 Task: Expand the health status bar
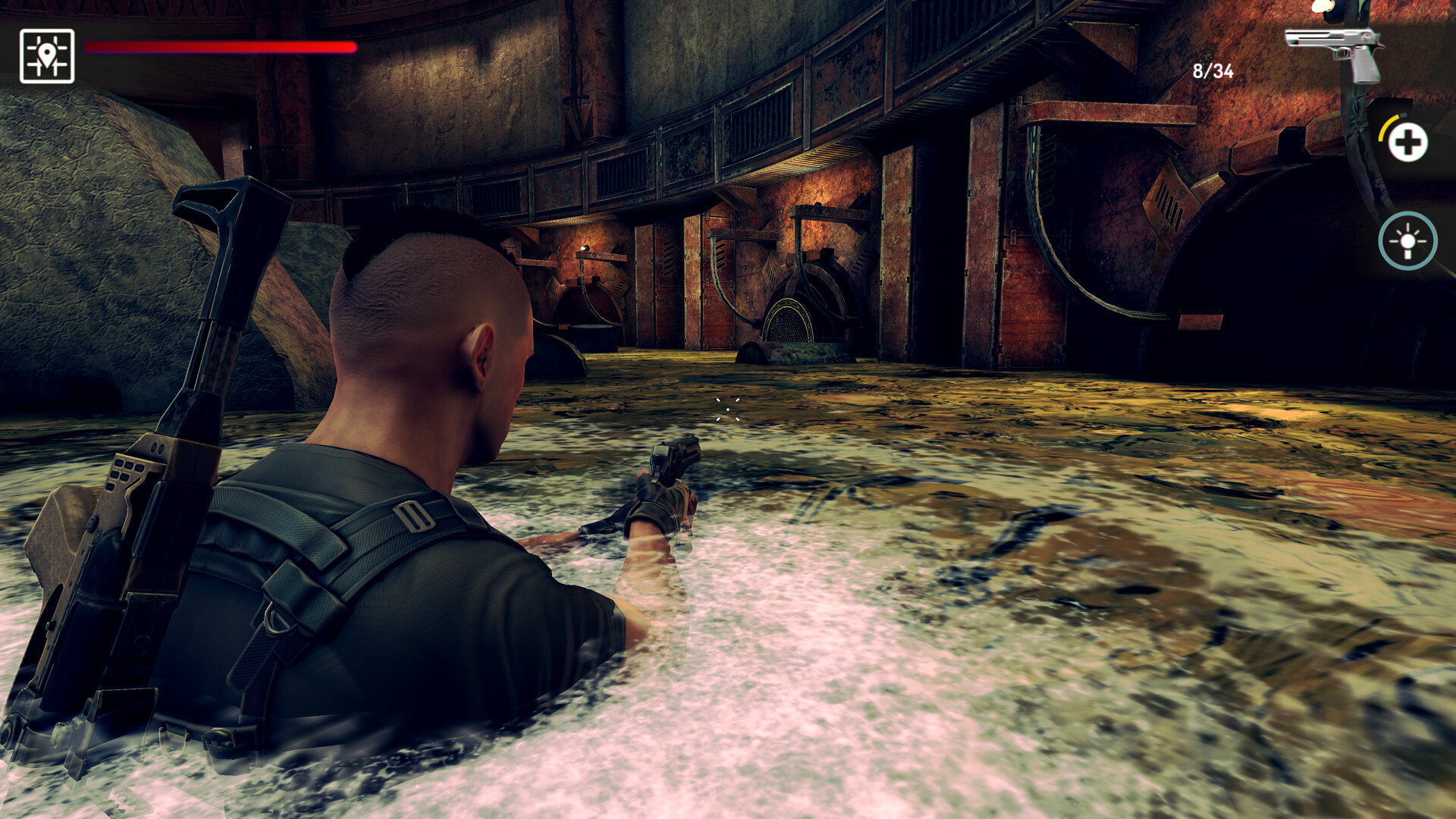220,47
